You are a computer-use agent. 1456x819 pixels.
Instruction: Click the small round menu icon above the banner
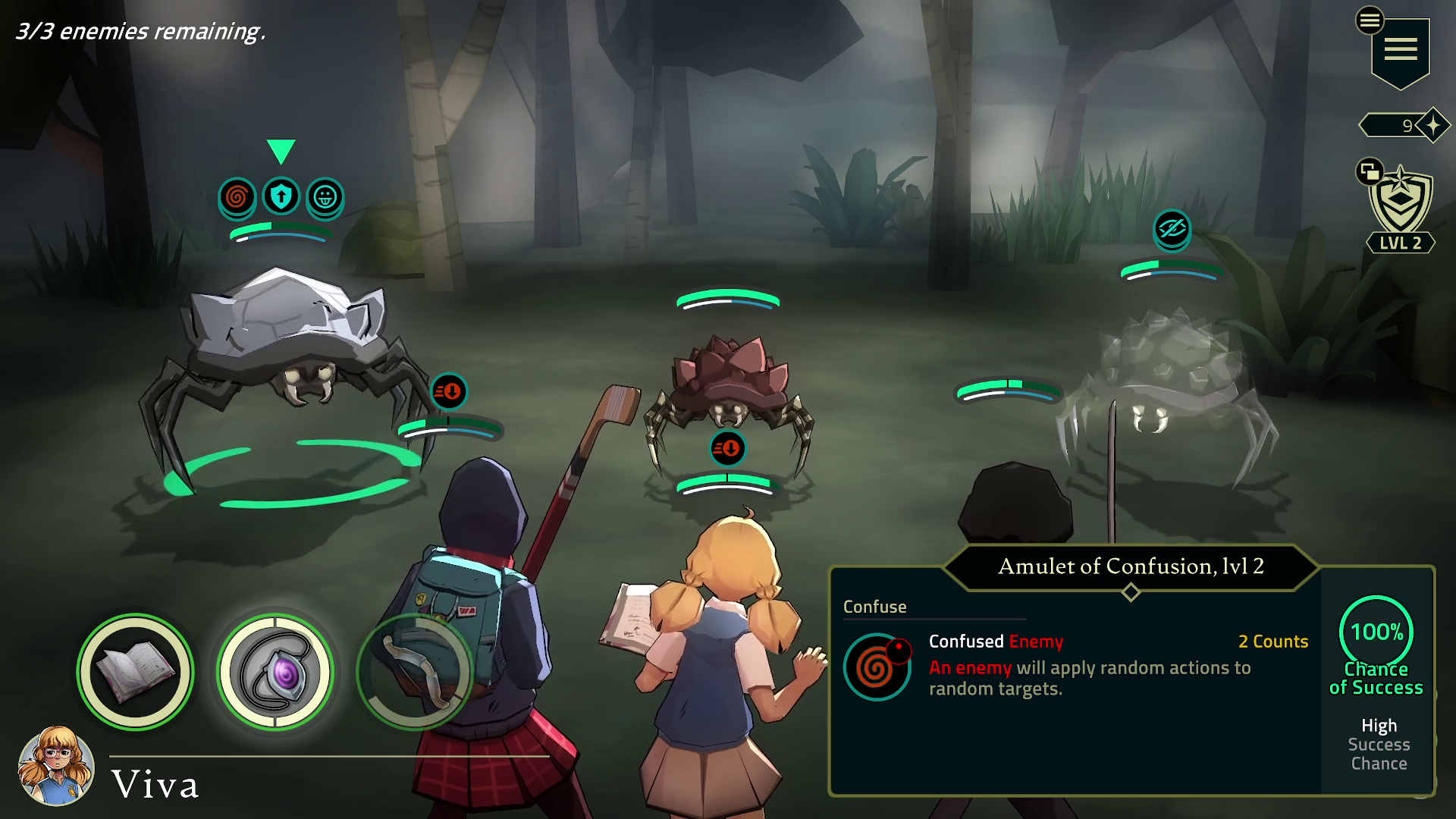pyautogui.click(x=1370, y=20)
